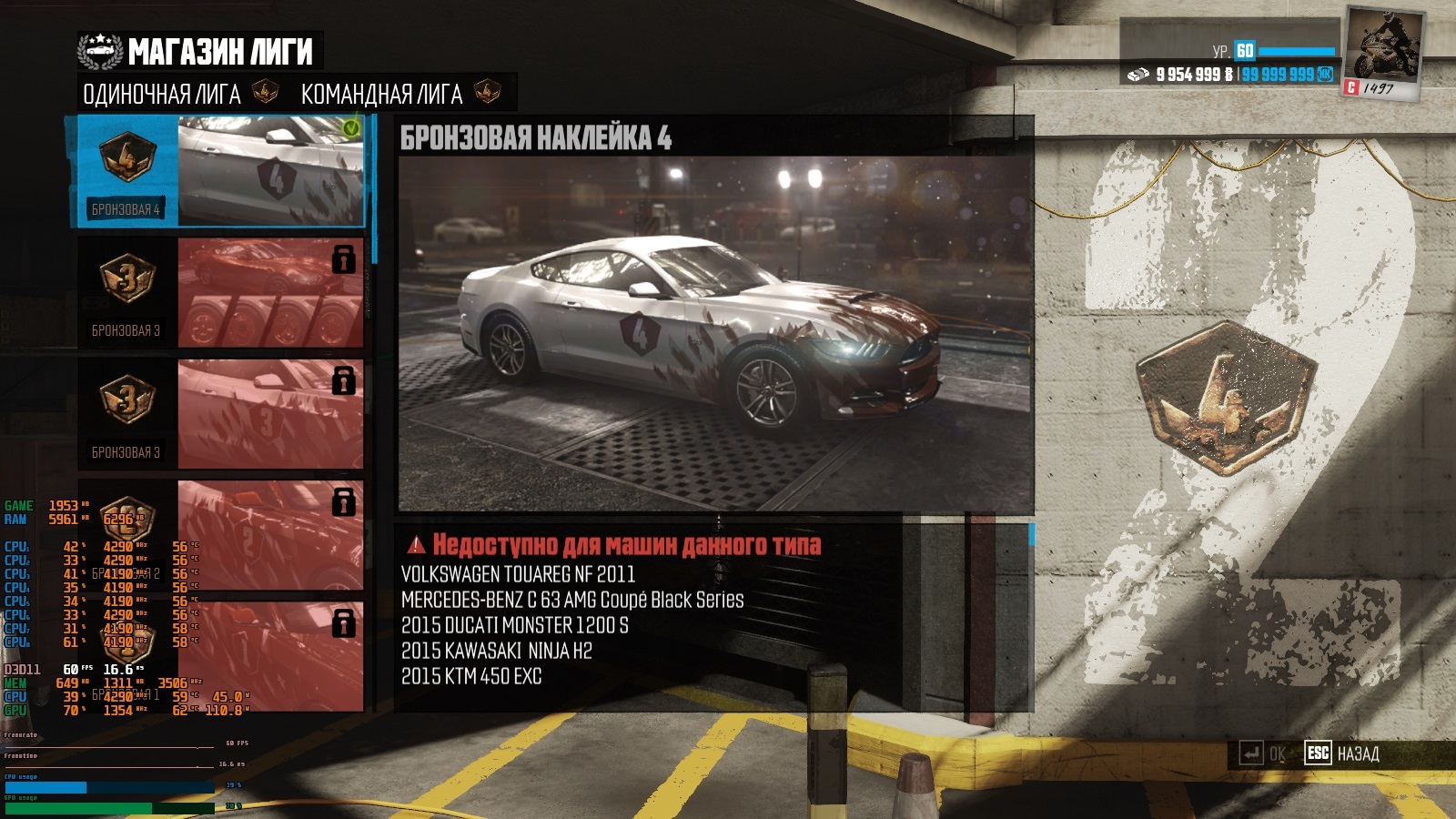
Task: Open the КОМАНДНАЯ ЛИГА tab
Action: 382,94
